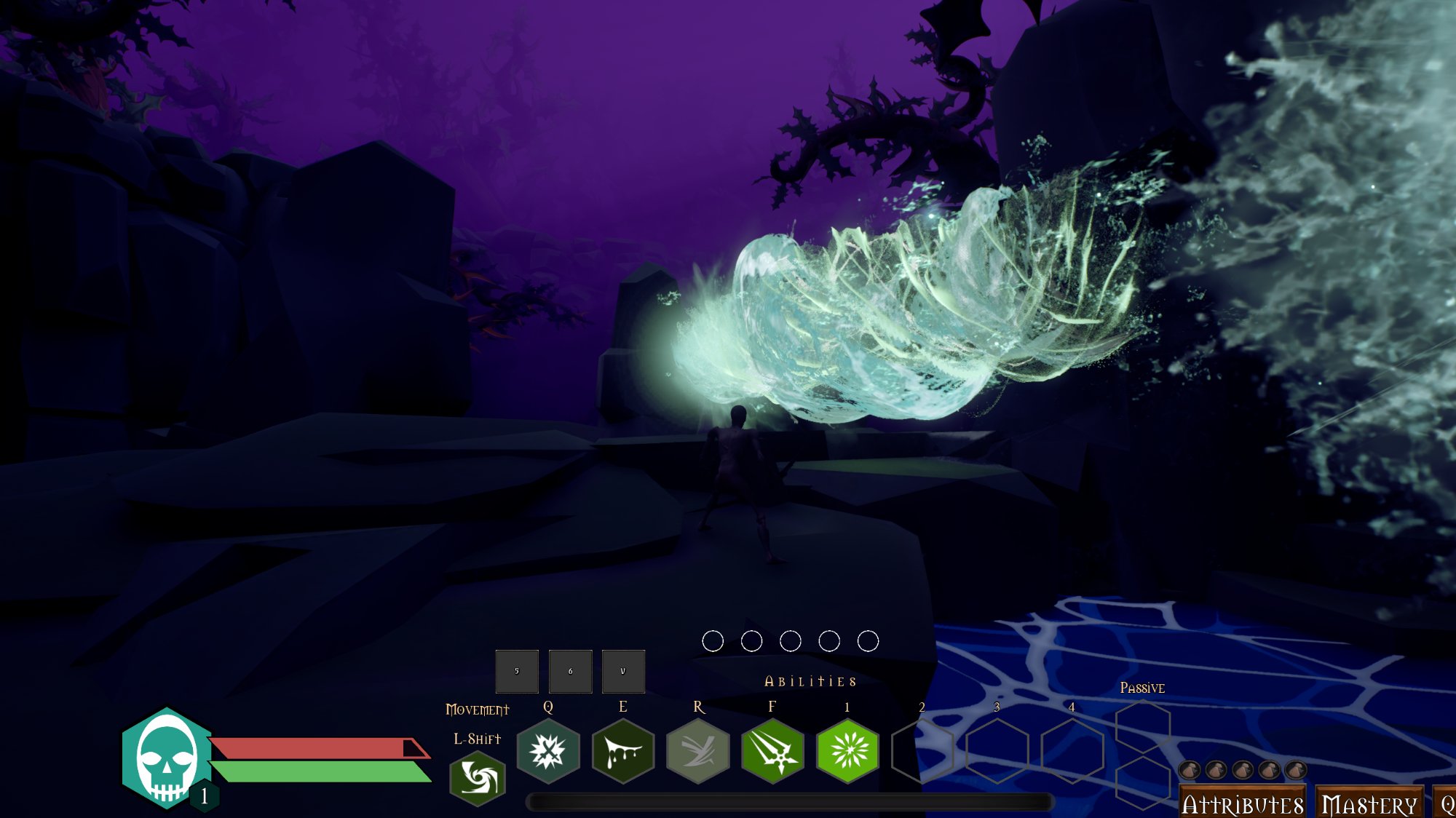Trigger the dripping slash ability
Screen dimensions: 1456x818
(x=623, y=751)
